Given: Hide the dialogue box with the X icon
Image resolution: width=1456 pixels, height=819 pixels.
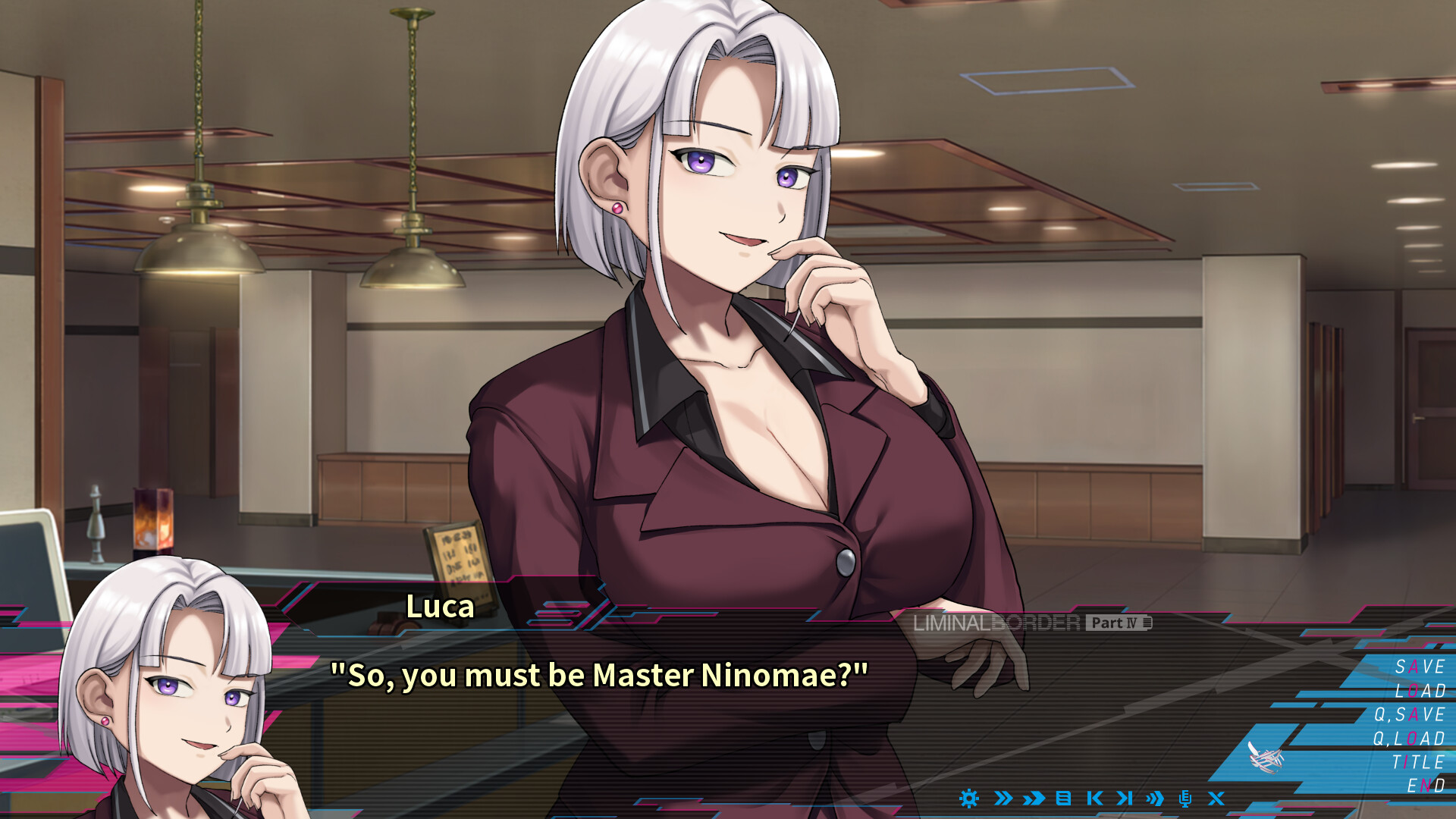Looking at the screenshot, I should point(1215,799).
